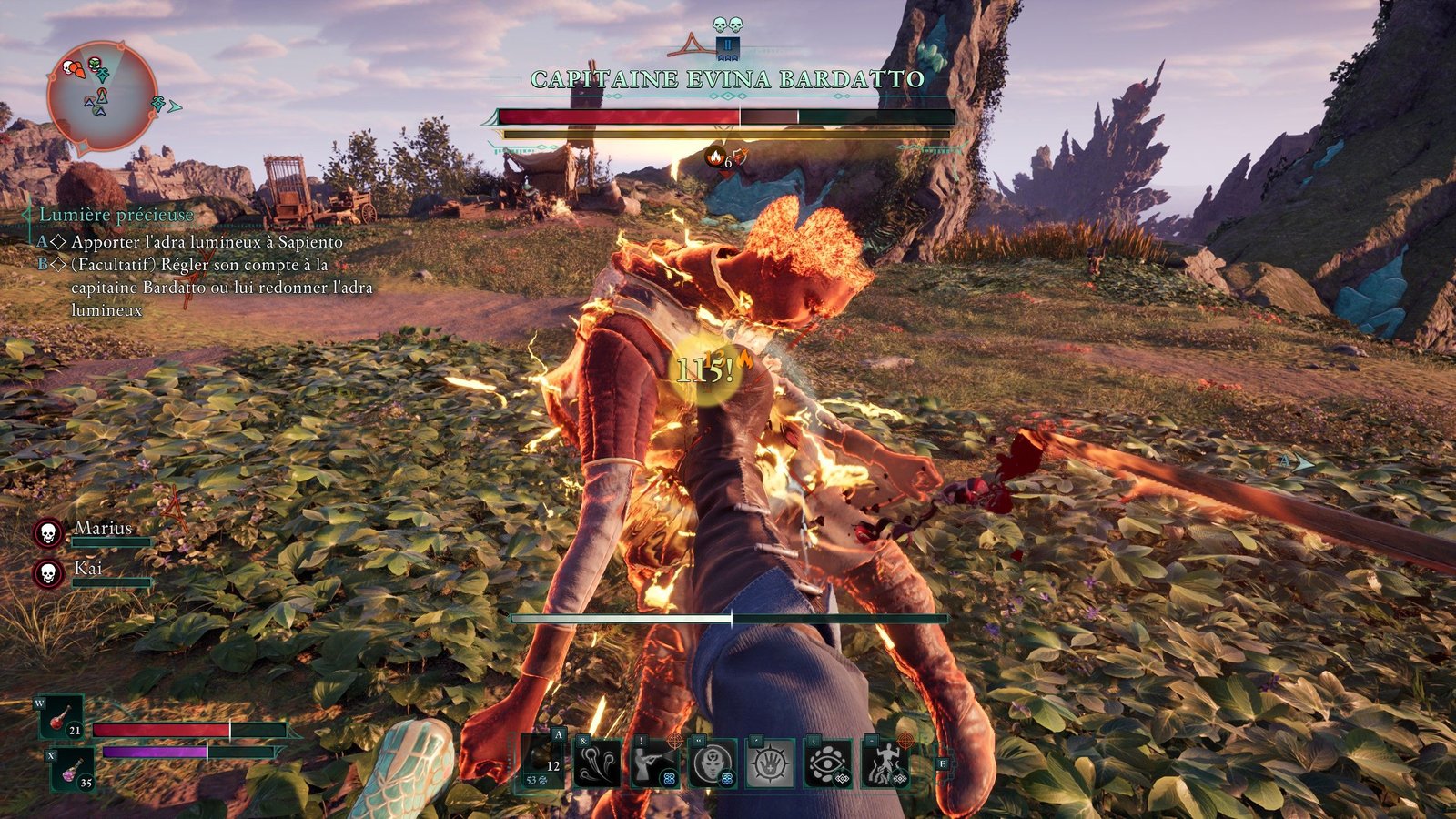Activate the rifle shot ability
1456x819 pixels.
(x=655, y=763)
